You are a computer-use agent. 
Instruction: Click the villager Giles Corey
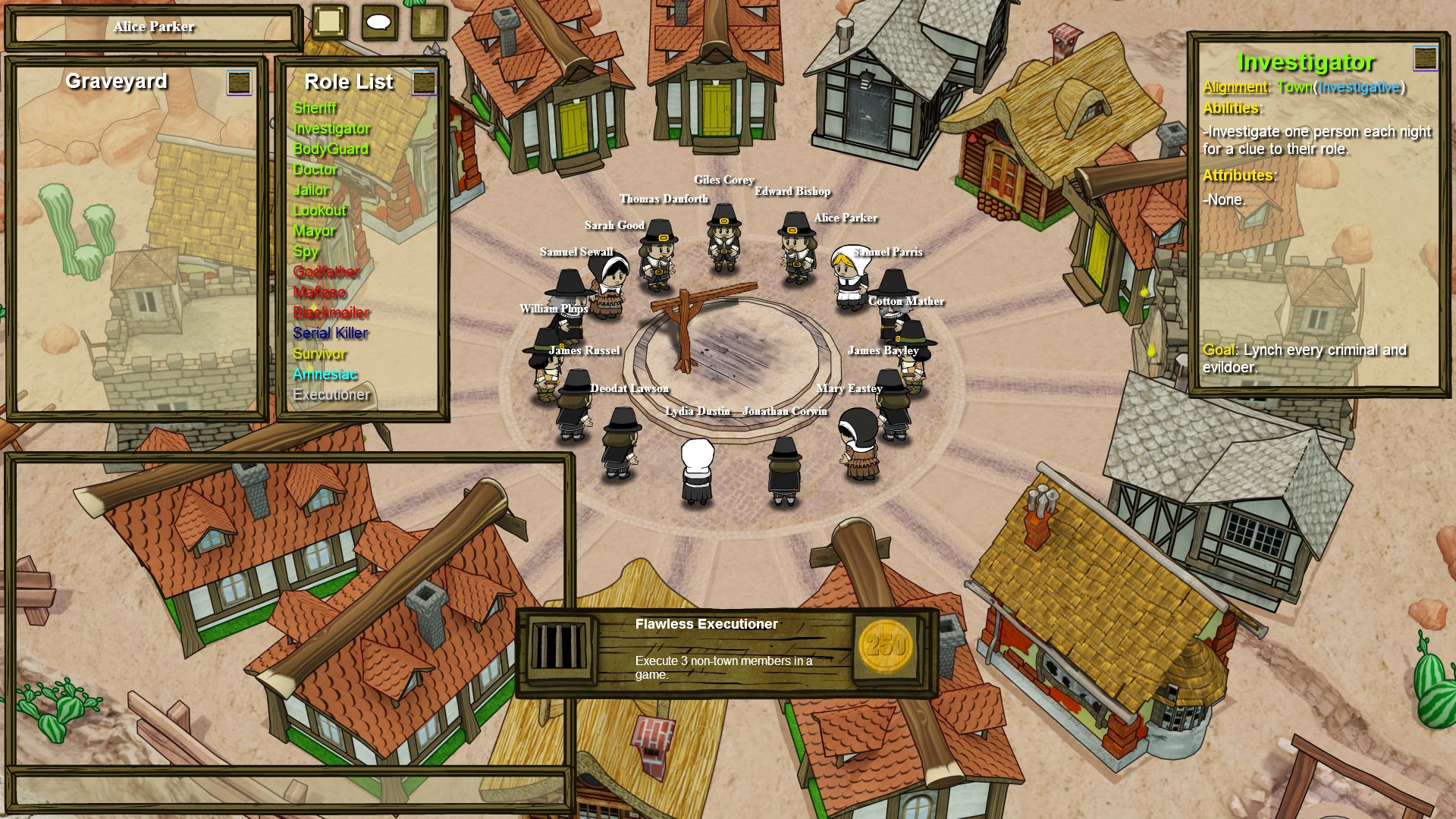tap(723, 235)
